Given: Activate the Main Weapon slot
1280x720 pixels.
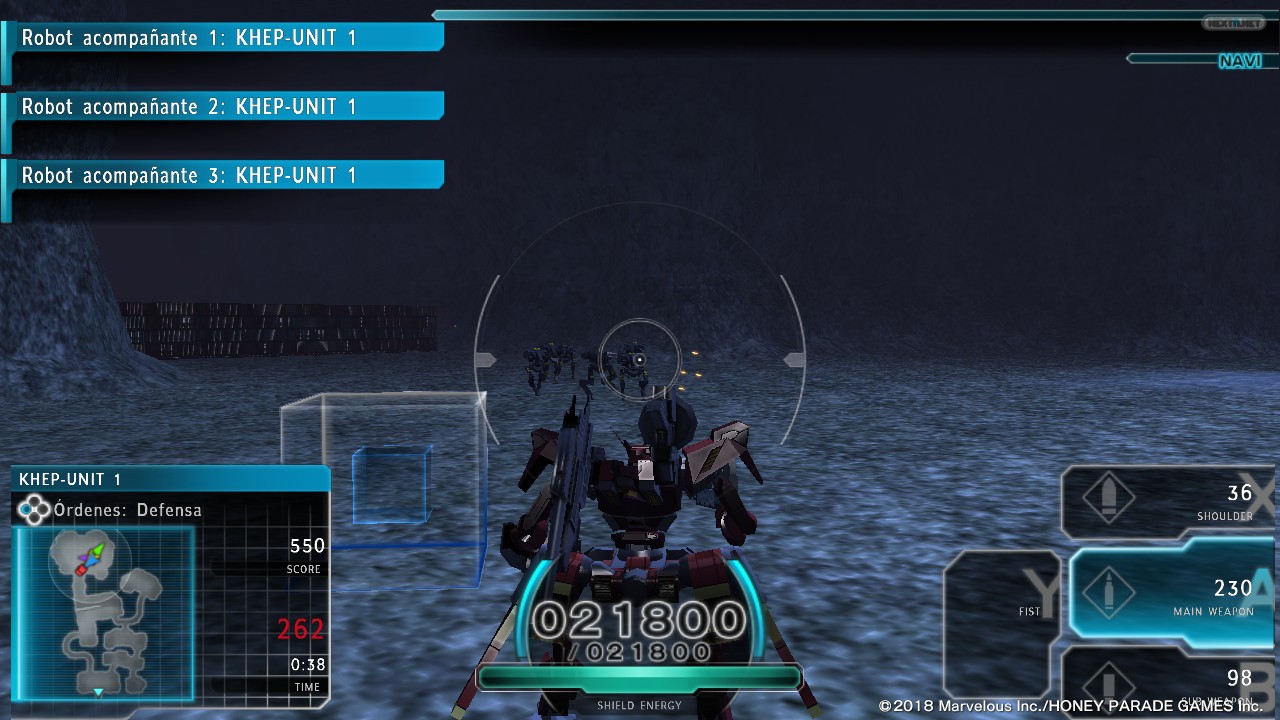Looking at the screenshot, I should pos(1170,594).
